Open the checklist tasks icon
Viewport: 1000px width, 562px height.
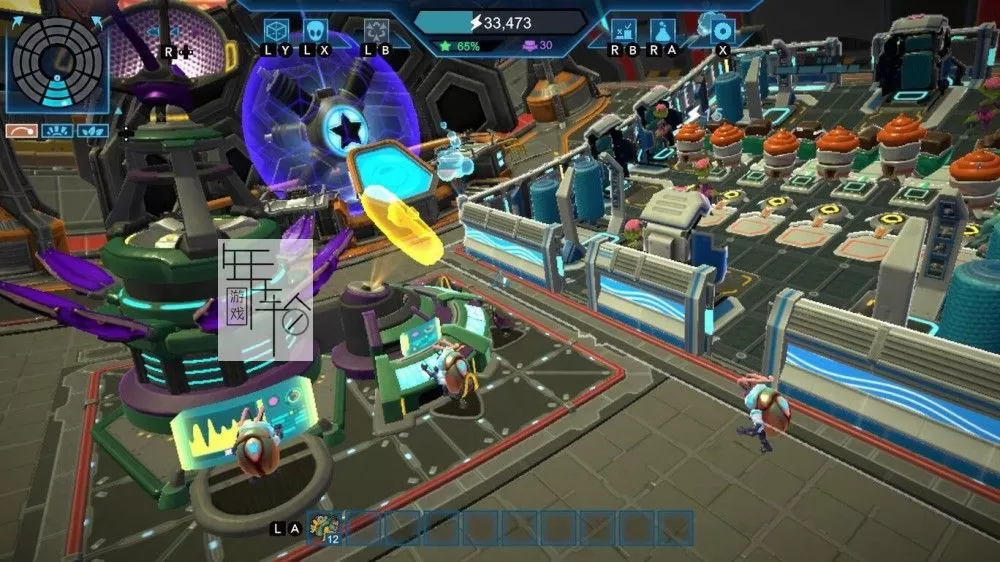(623, 31)
